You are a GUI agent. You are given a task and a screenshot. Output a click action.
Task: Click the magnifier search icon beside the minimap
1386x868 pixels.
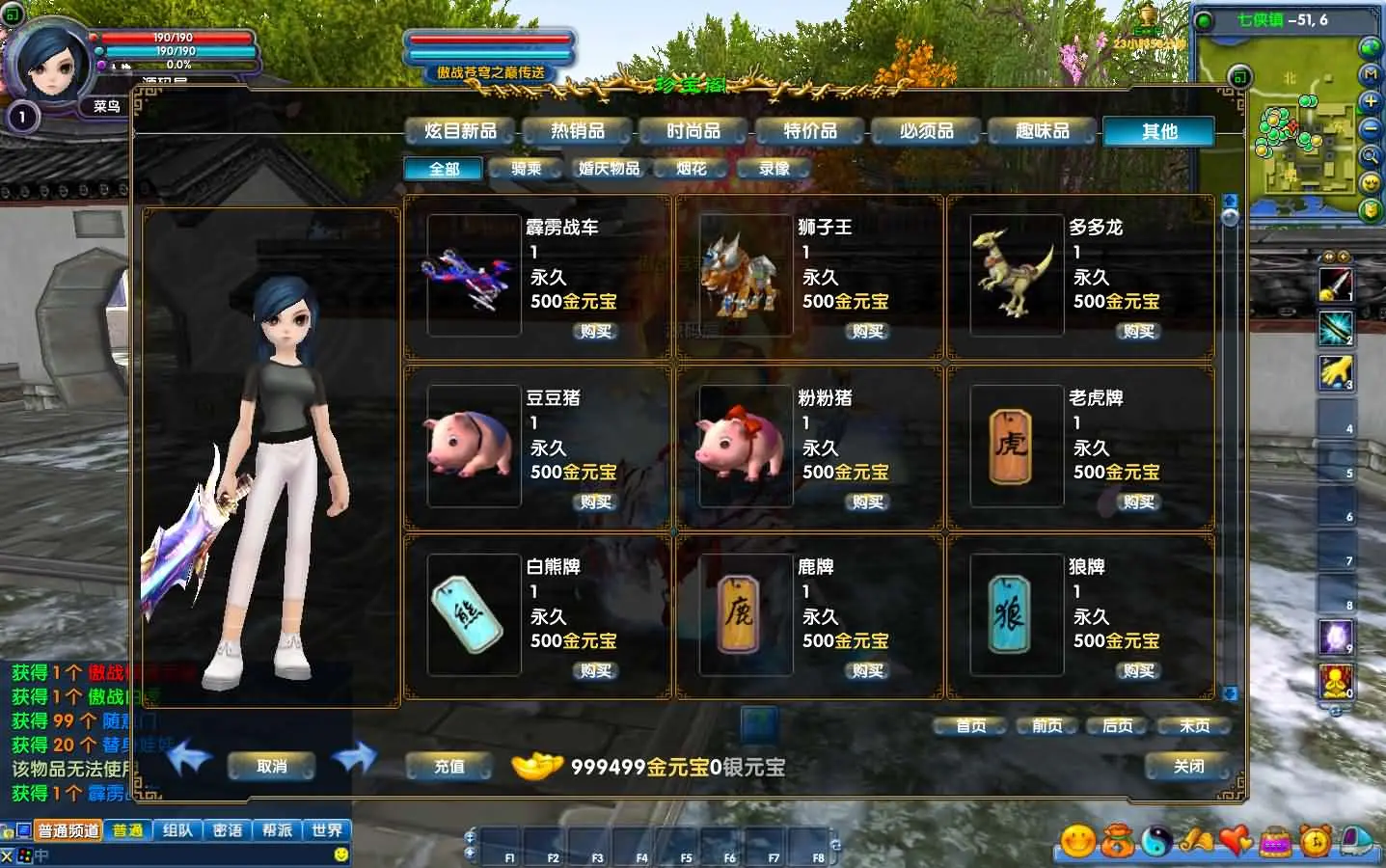1370,153
